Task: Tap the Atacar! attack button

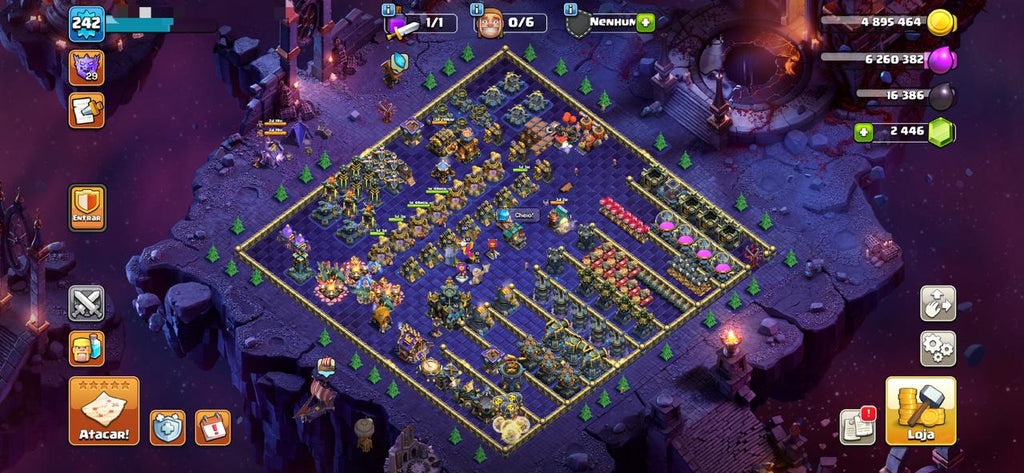Action: [x=104, y=410]
